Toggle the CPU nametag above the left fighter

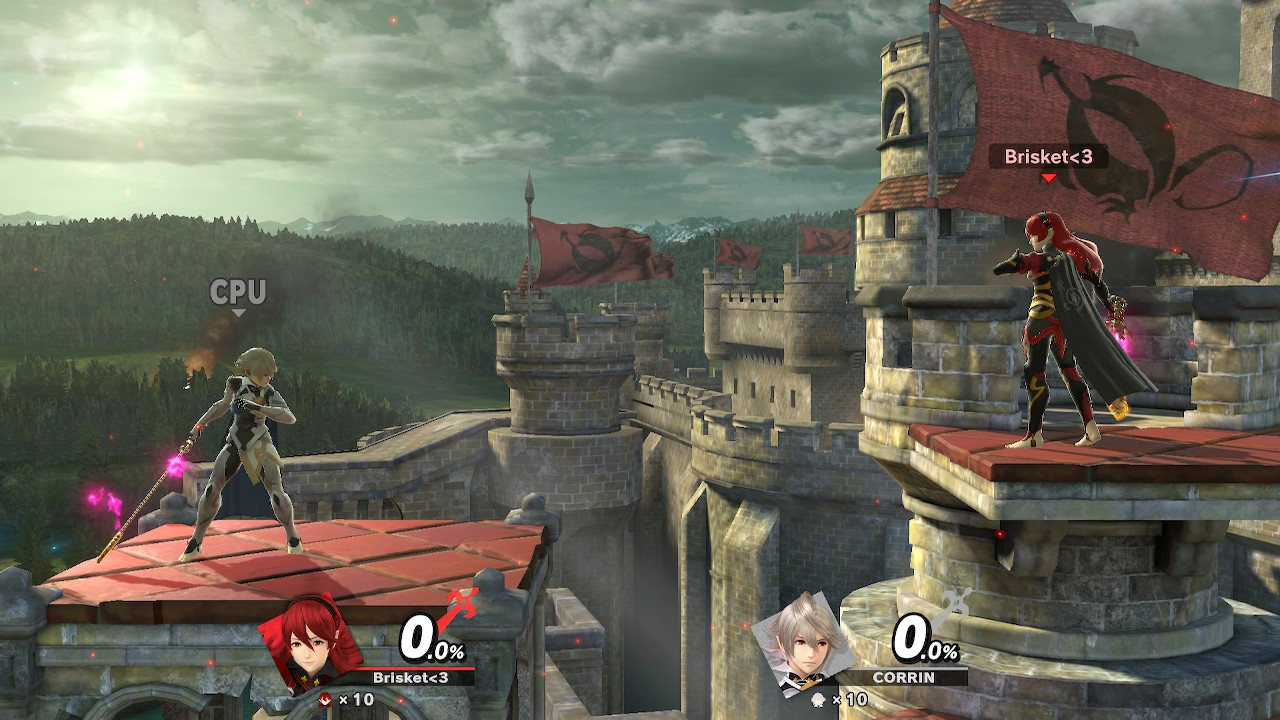(x=238, y=291)
